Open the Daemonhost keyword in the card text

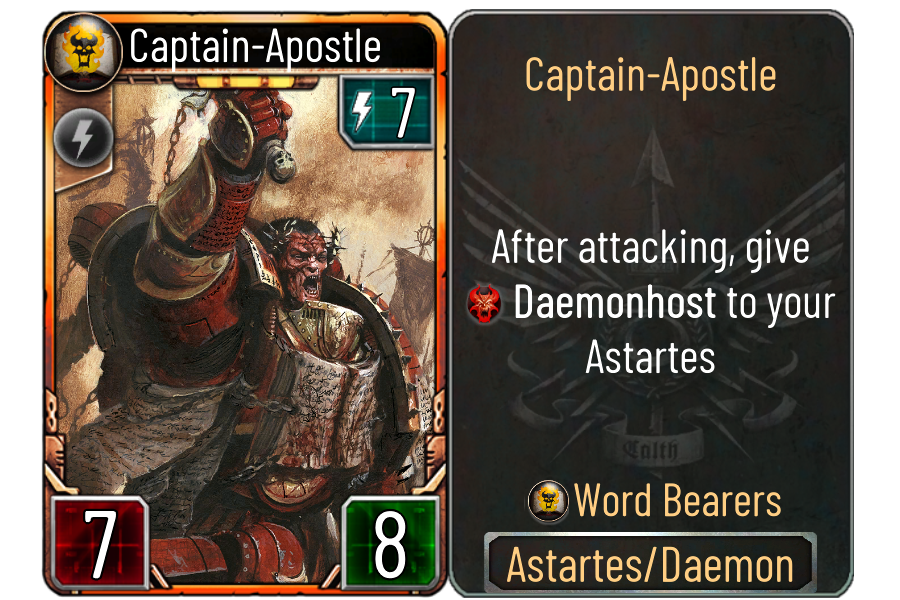(614, 304)
